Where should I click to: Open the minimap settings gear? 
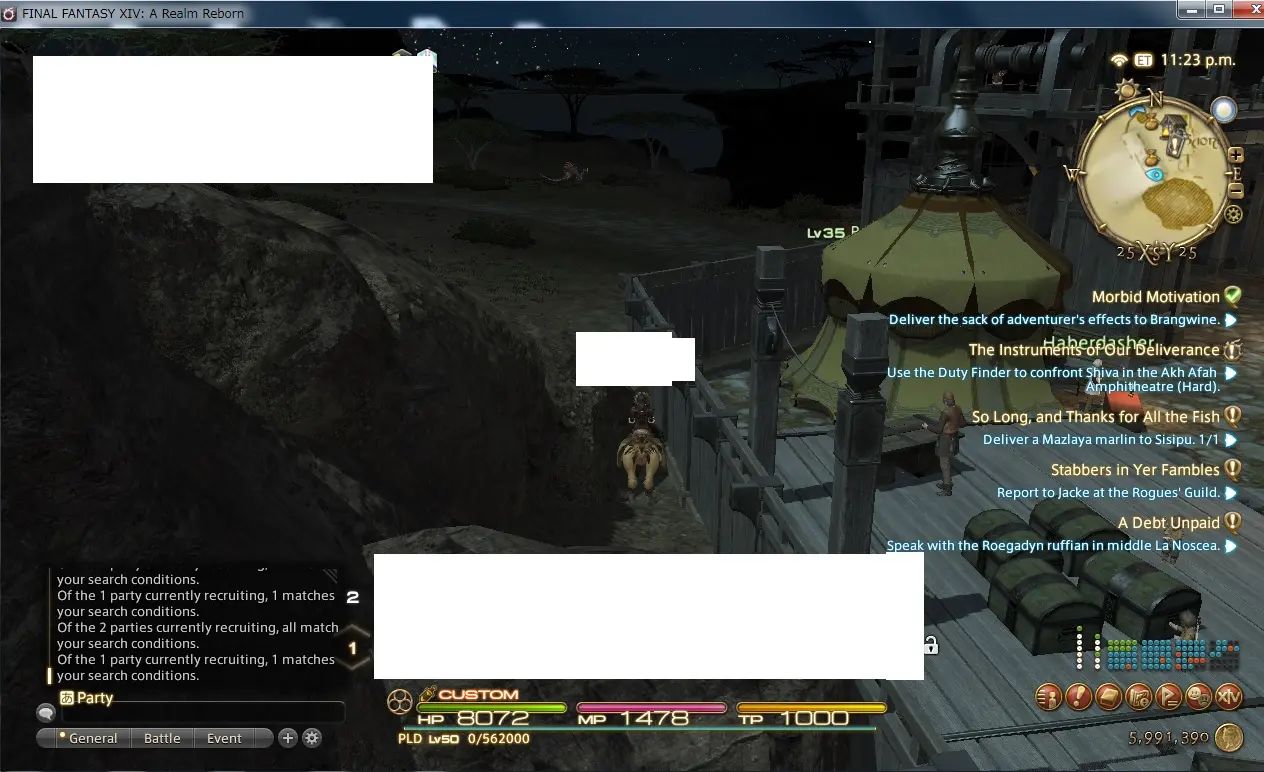pyautogui.click(x=1233, y=214)
